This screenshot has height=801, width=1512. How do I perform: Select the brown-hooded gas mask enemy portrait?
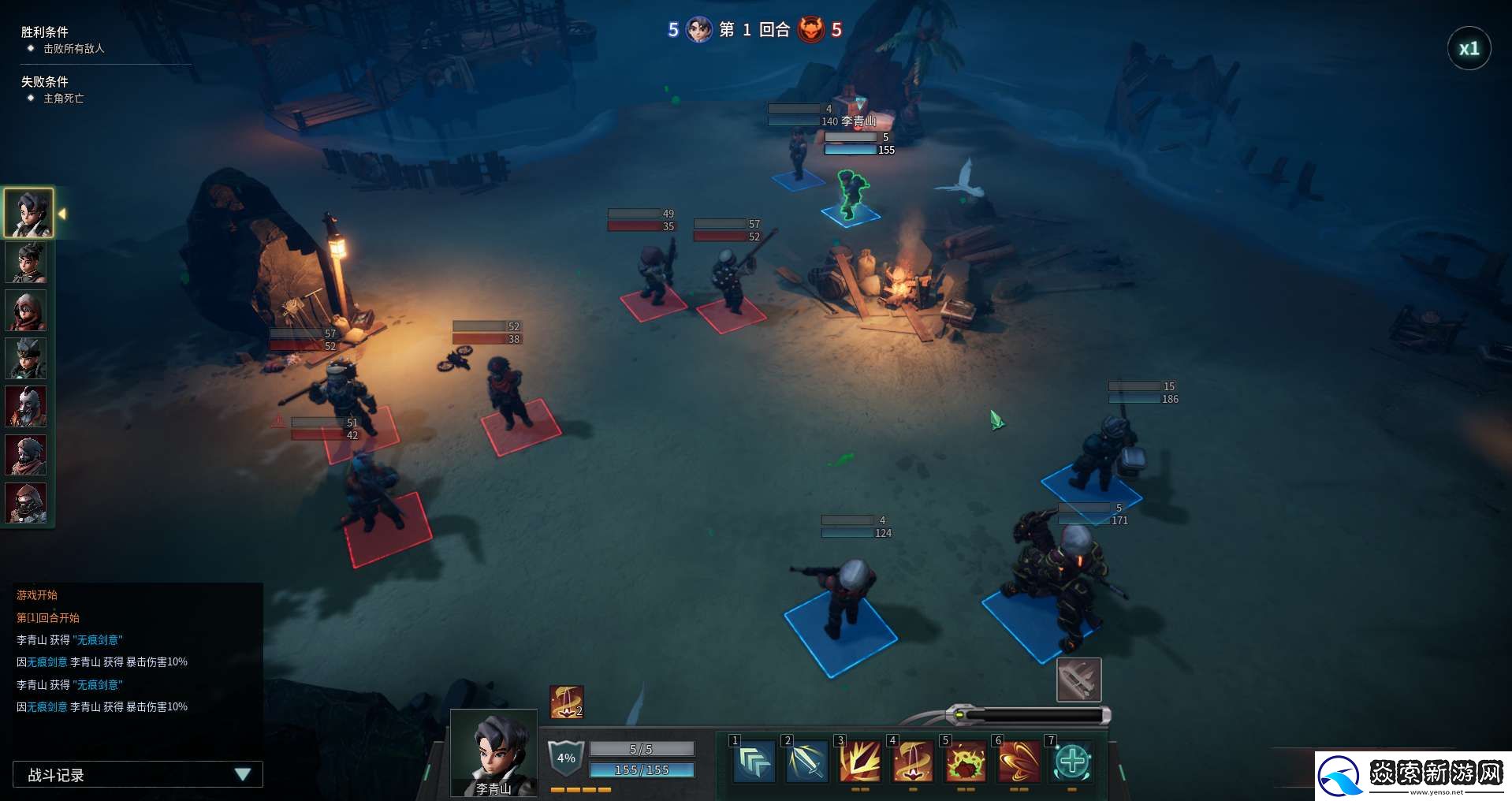pyautogui.click(x=26, y=503)
